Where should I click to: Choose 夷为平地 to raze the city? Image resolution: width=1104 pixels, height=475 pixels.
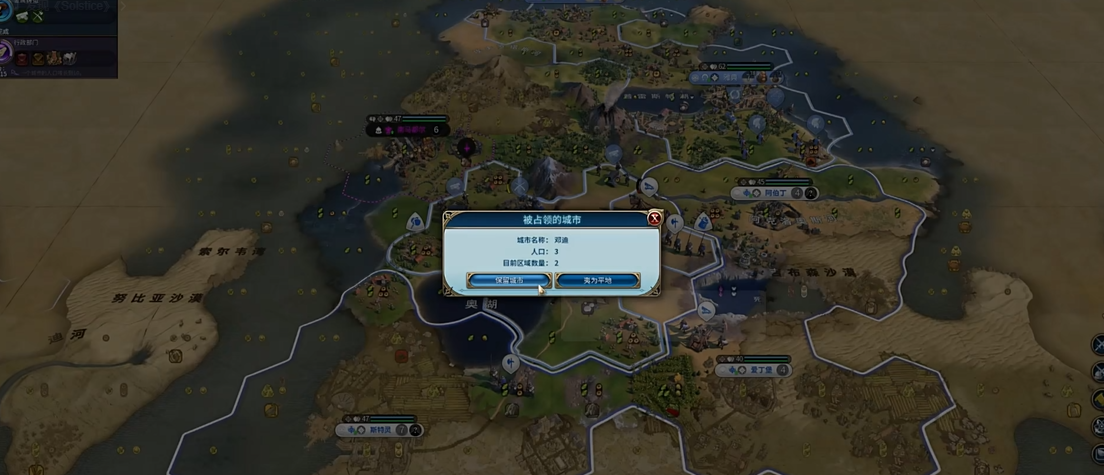click(x=597, y=280)
